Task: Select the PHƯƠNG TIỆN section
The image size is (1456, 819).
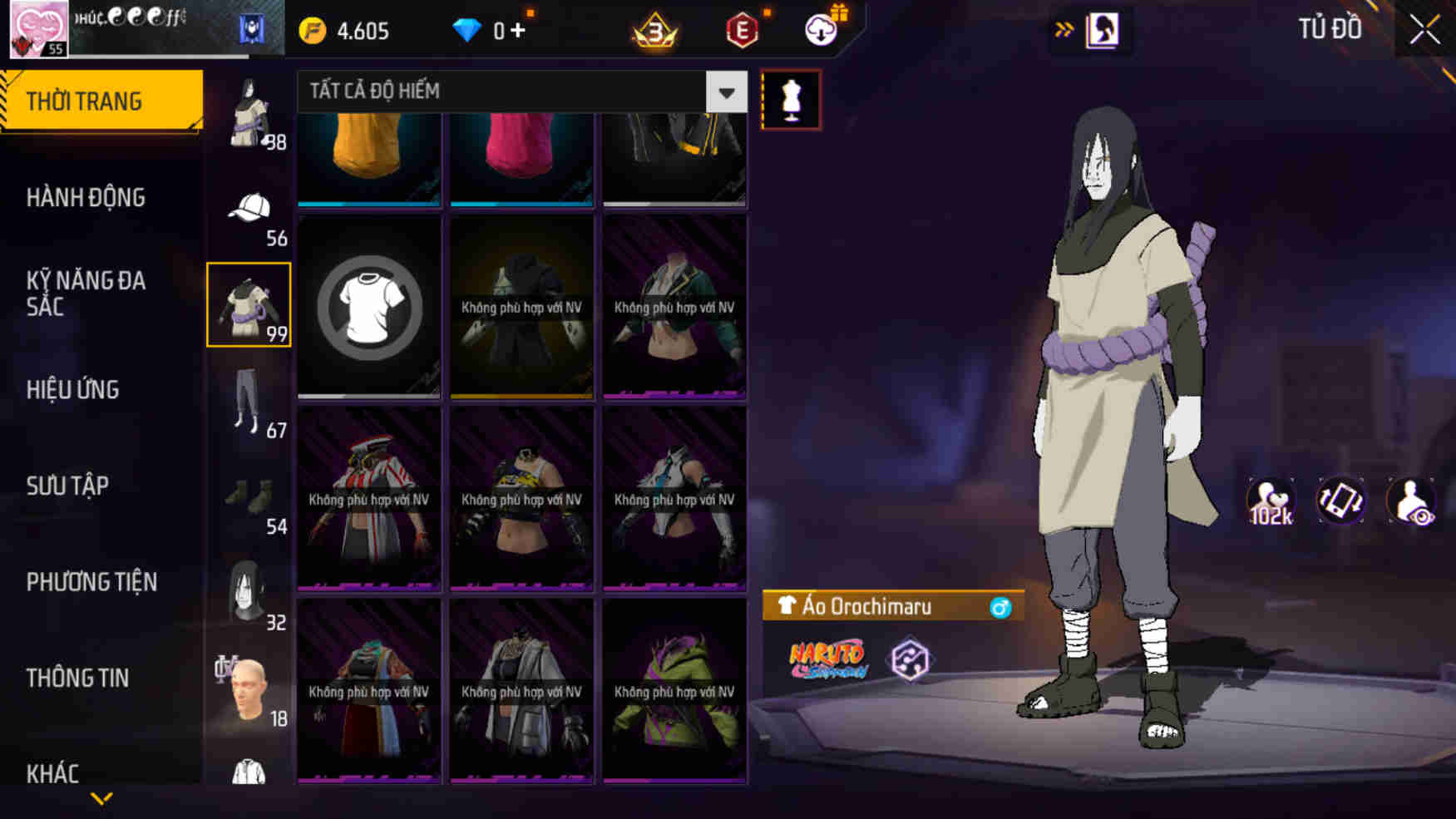Action: [x=92, y=582]
